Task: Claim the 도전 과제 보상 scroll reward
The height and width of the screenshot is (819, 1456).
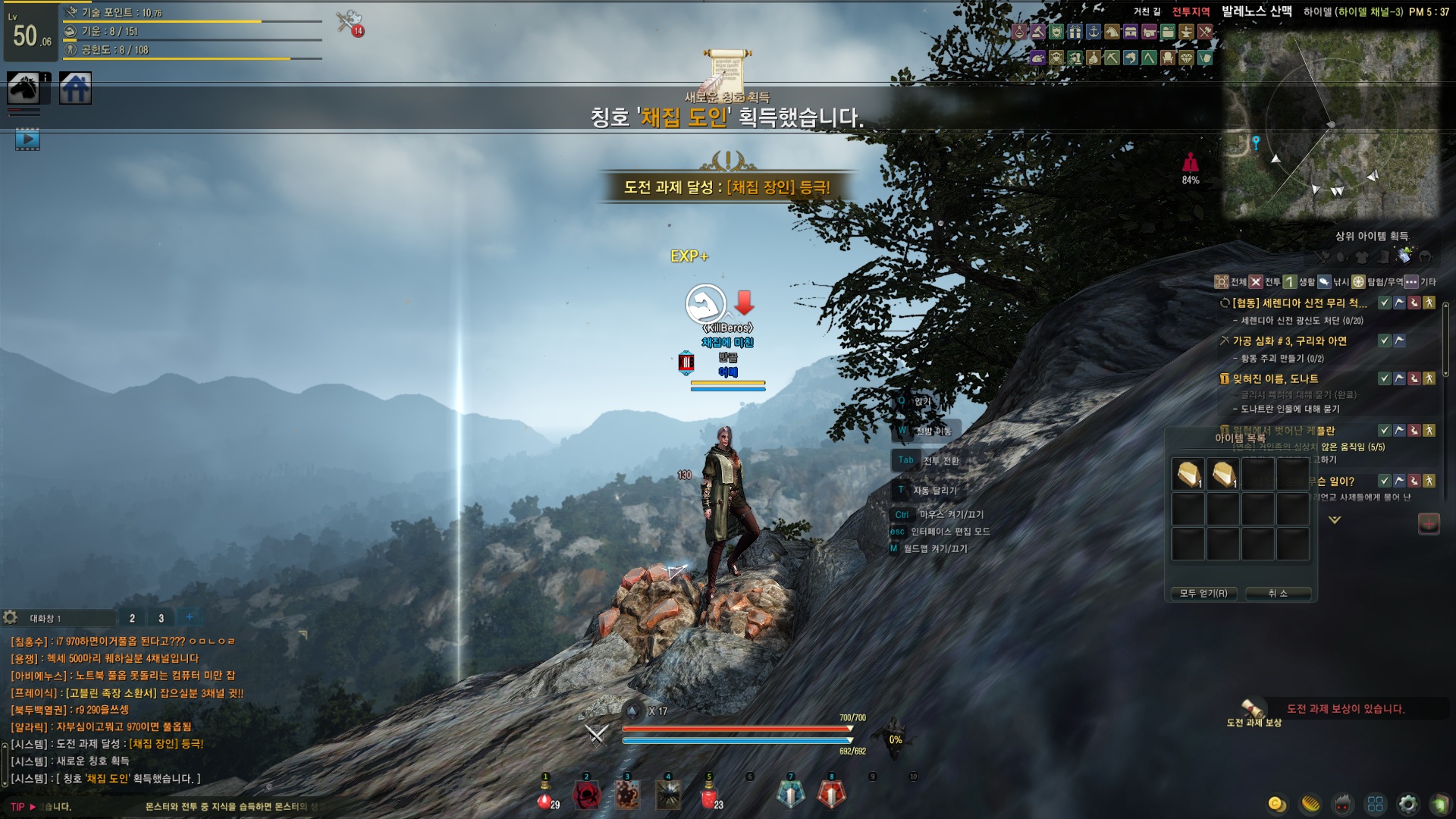Action: [x=1253, y=711]
